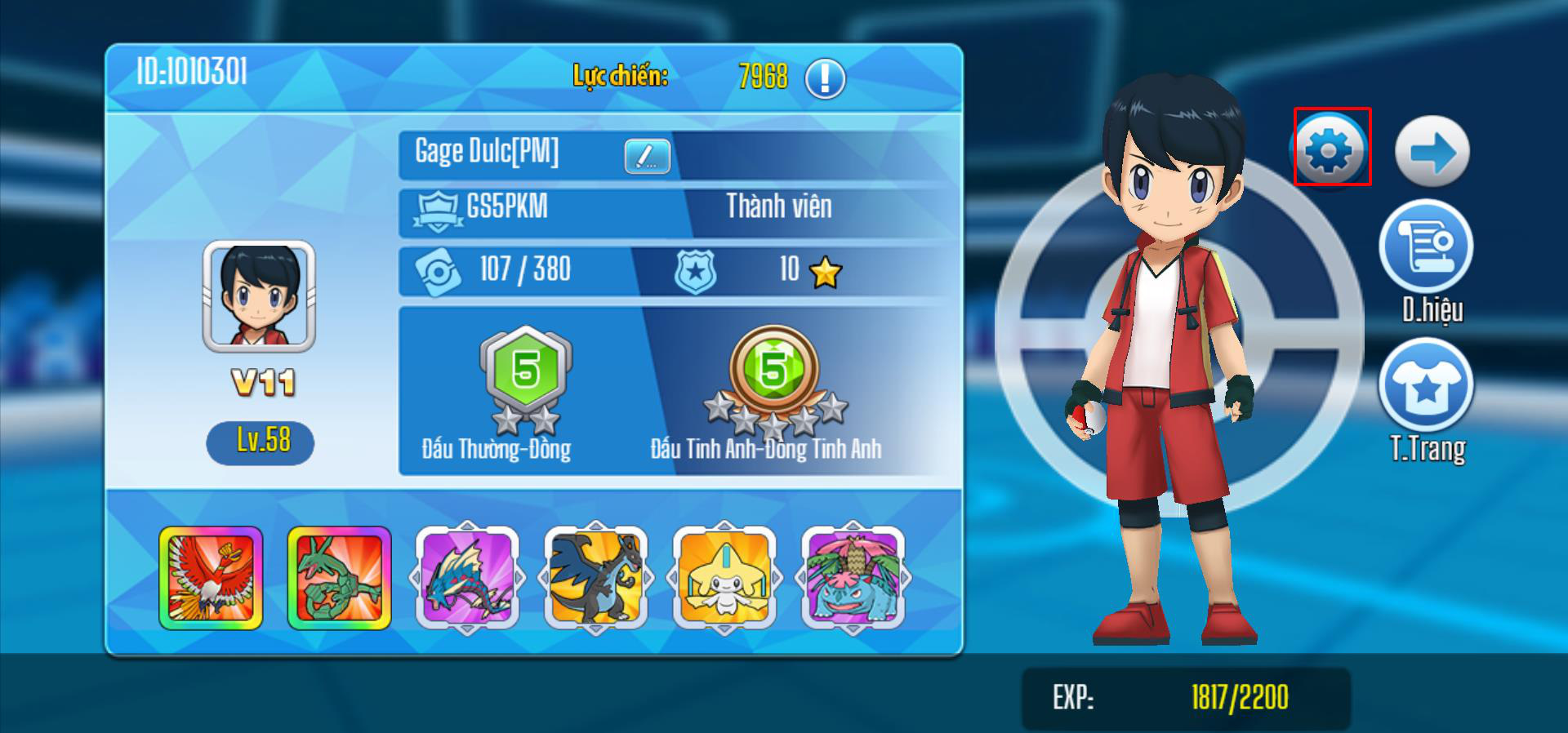Select the Jirachi team slot
Viewport: 1568px width, 733px height.
[x=724, y=578]
